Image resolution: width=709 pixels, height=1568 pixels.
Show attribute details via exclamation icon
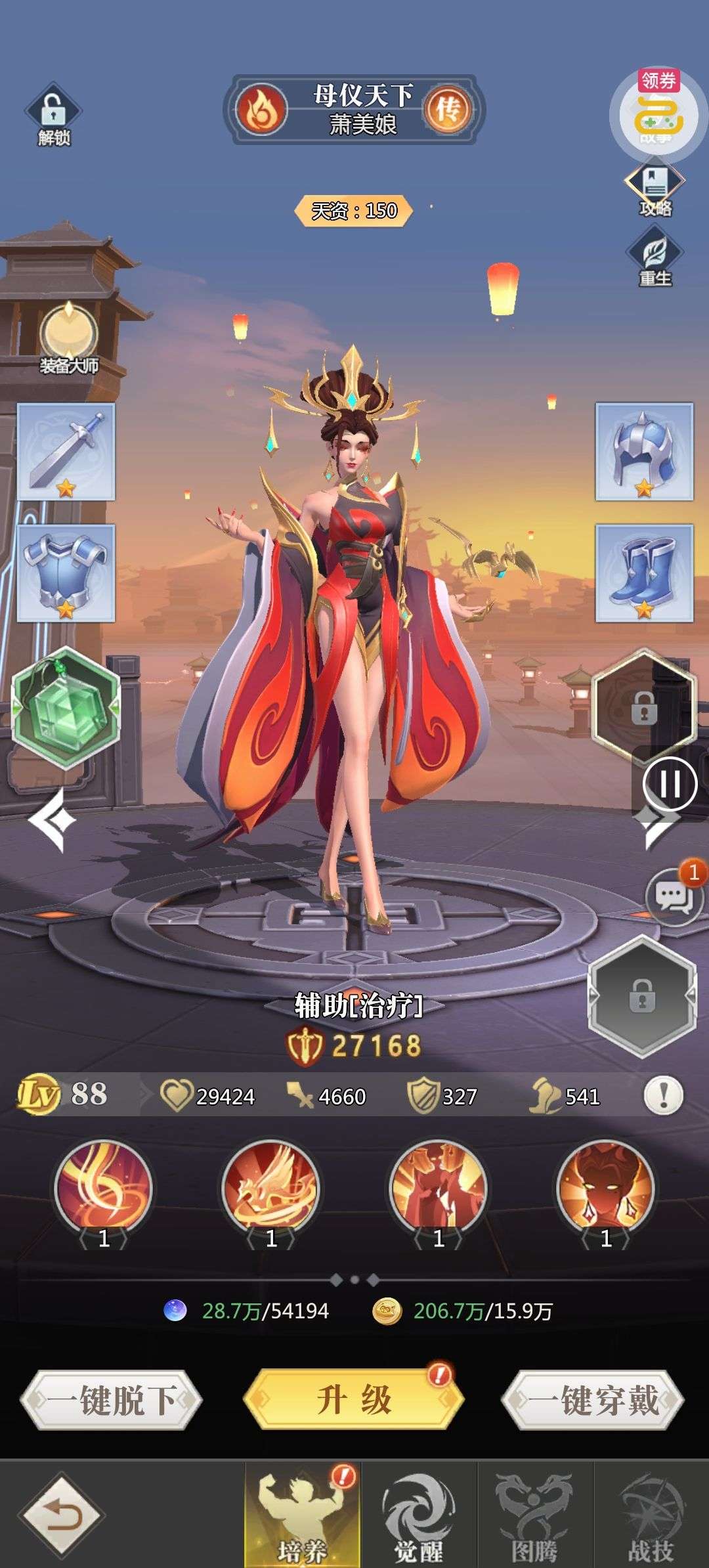[x=663, y=1095]
